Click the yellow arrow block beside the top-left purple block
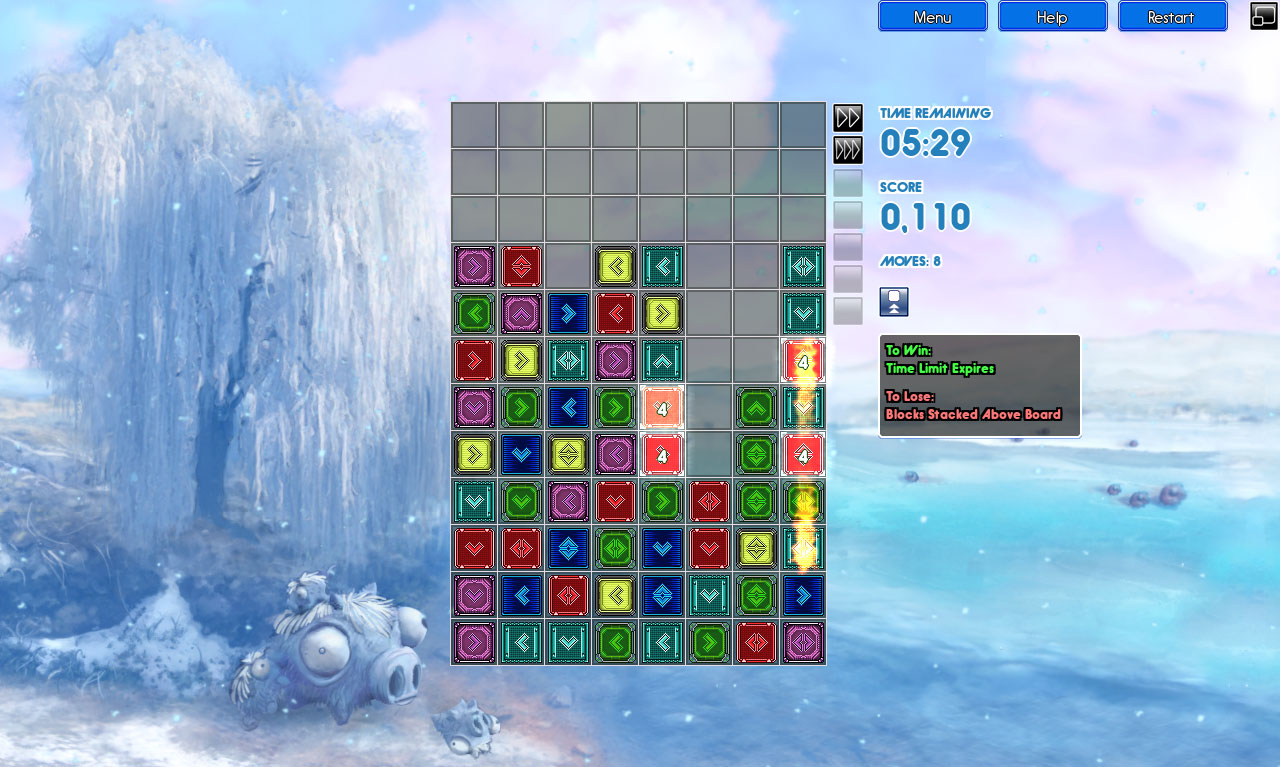Image resolution: width=1280 pixels, height=767 pixels. click(615, 267)
